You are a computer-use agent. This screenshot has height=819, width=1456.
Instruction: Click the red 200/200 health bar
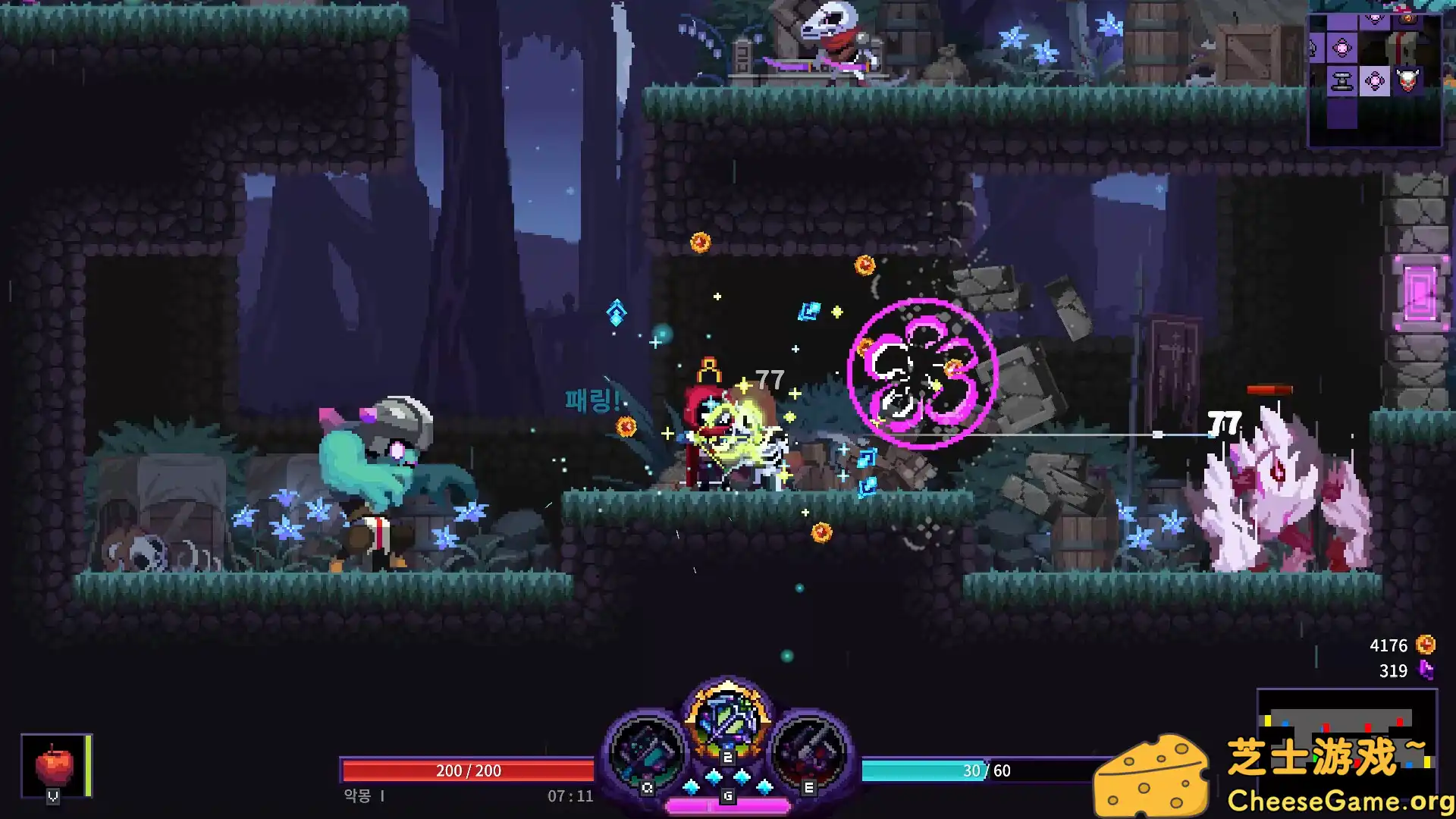[x=466, y=770]
